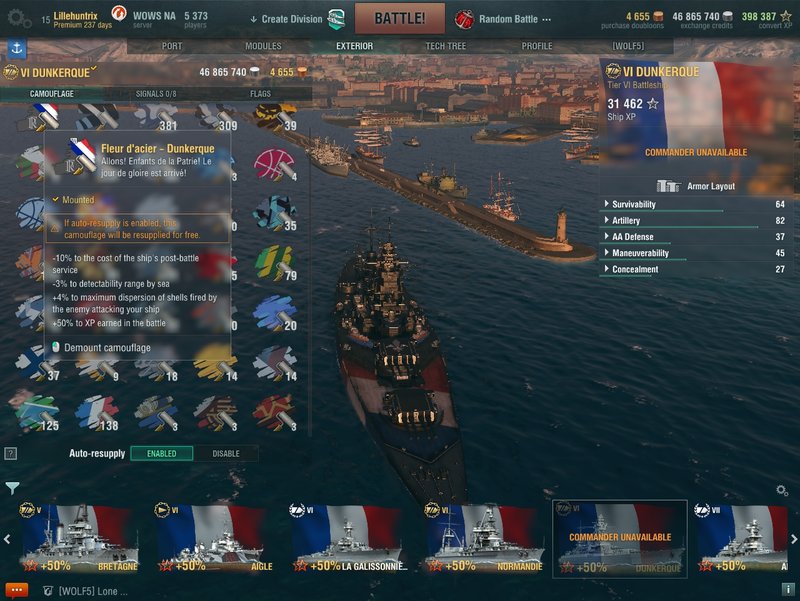Open the Armor Layout viewer

pos(700,186)
